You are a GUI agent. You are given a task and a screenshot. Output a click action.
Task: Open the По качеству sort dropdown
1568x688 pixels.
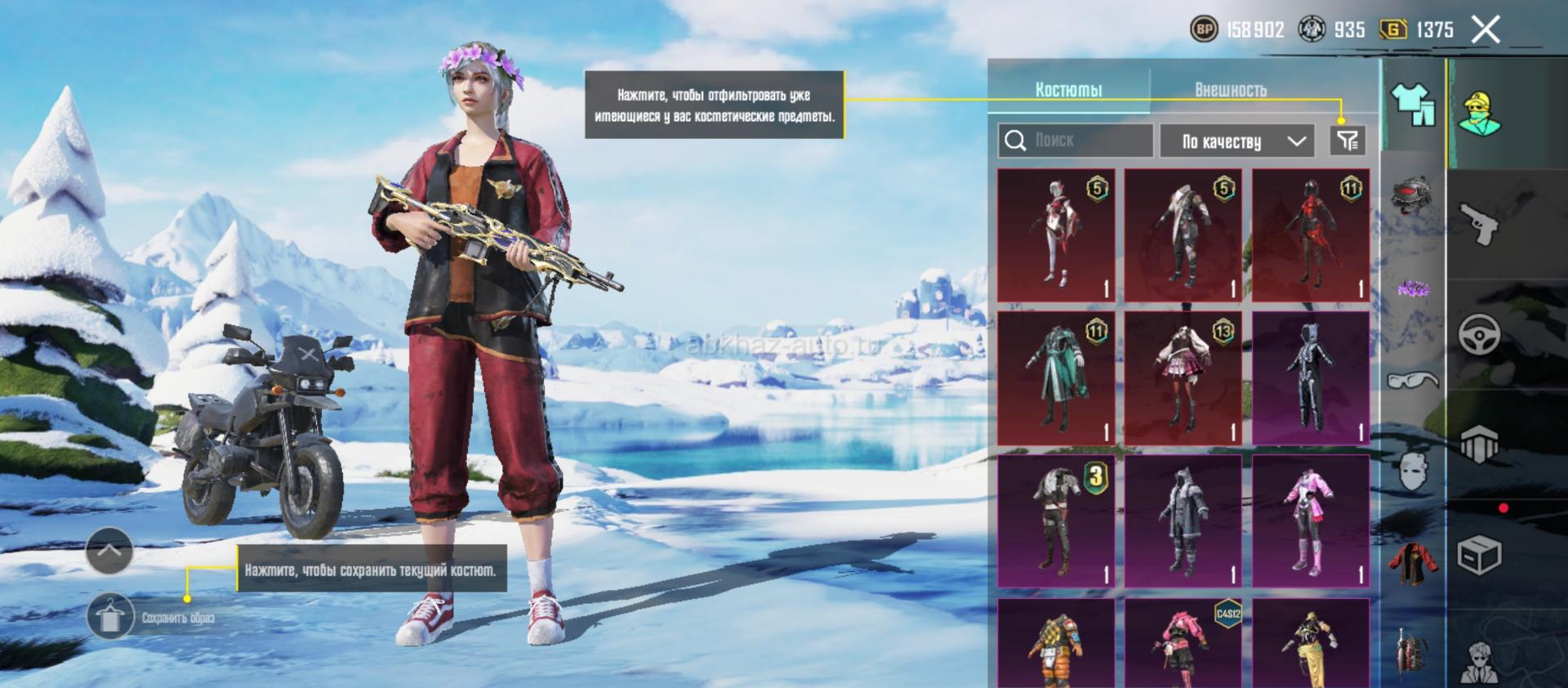point(1237,141)
